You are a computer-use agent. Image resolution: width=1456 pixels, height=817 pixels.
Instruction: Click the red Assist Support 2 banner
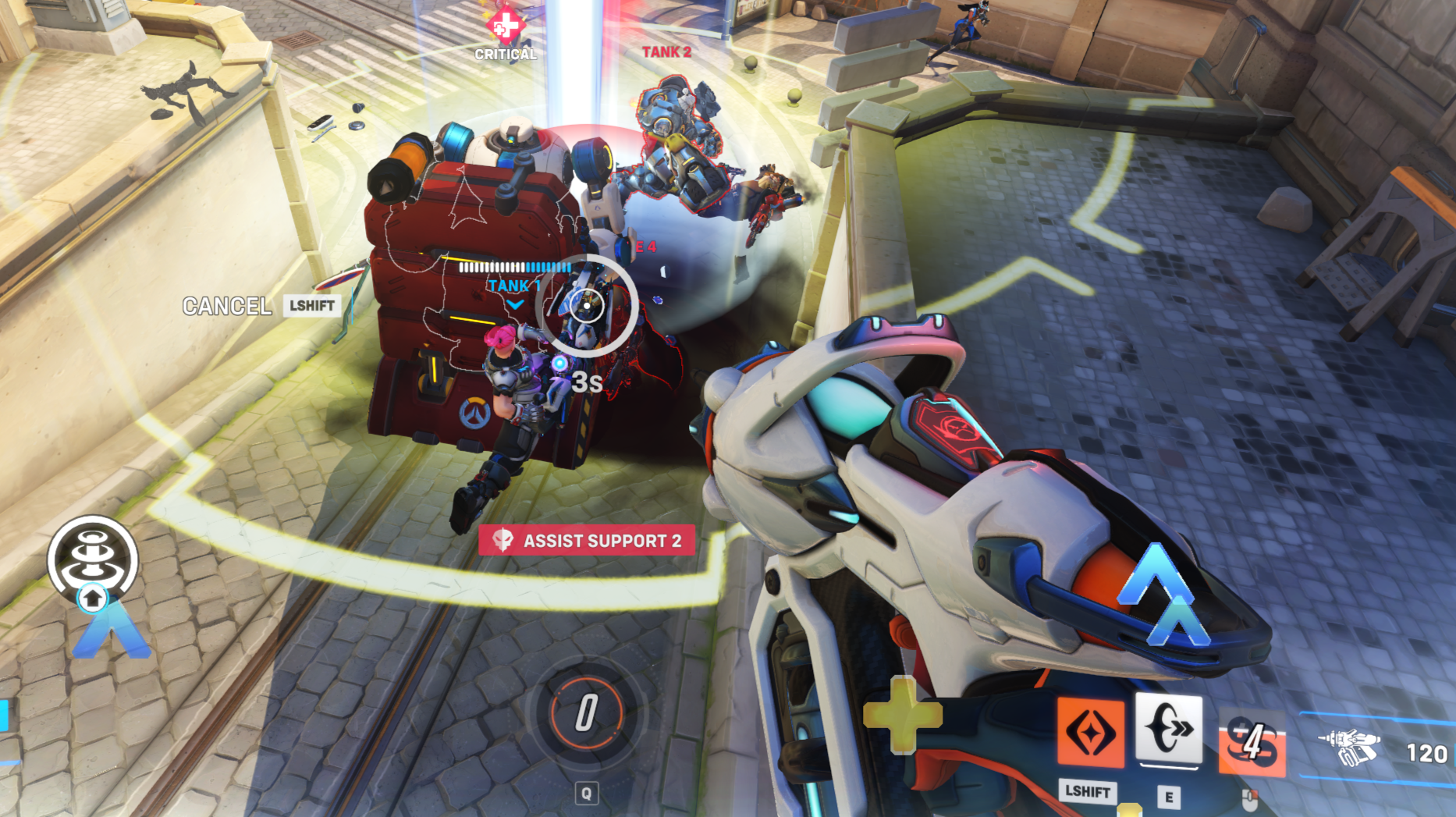[x=587, y=540]
